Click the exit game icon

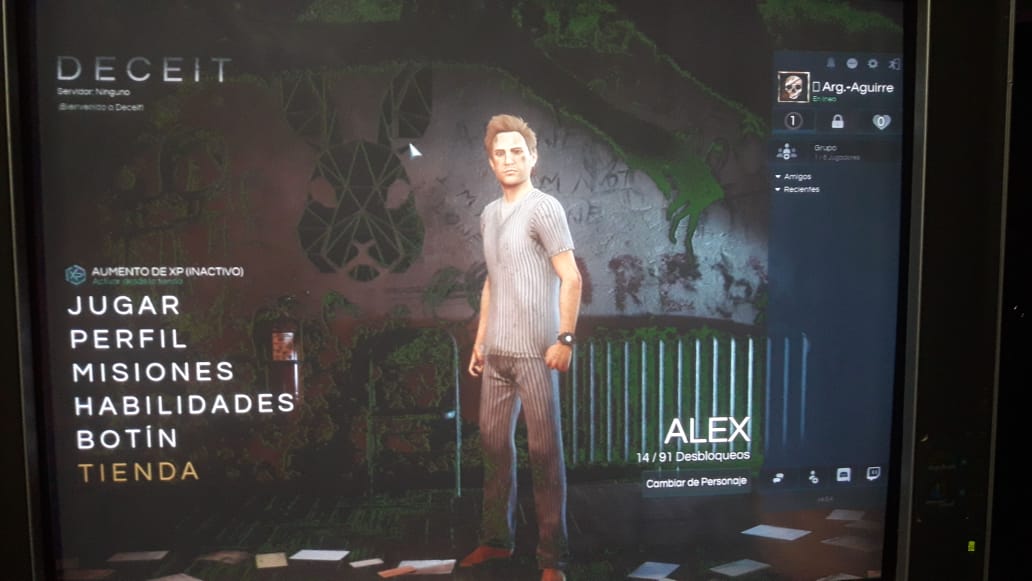pos(893,64)
